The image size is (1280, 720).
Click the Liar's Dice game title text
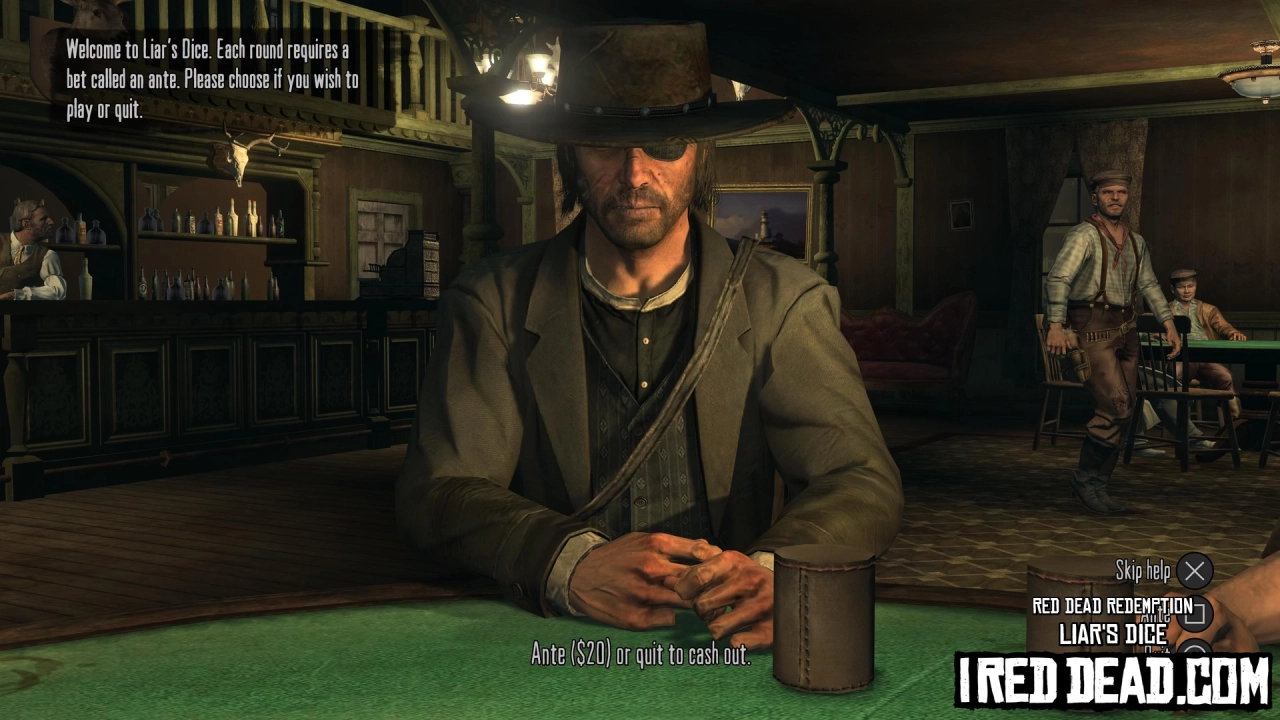(x=1113, y=633)
